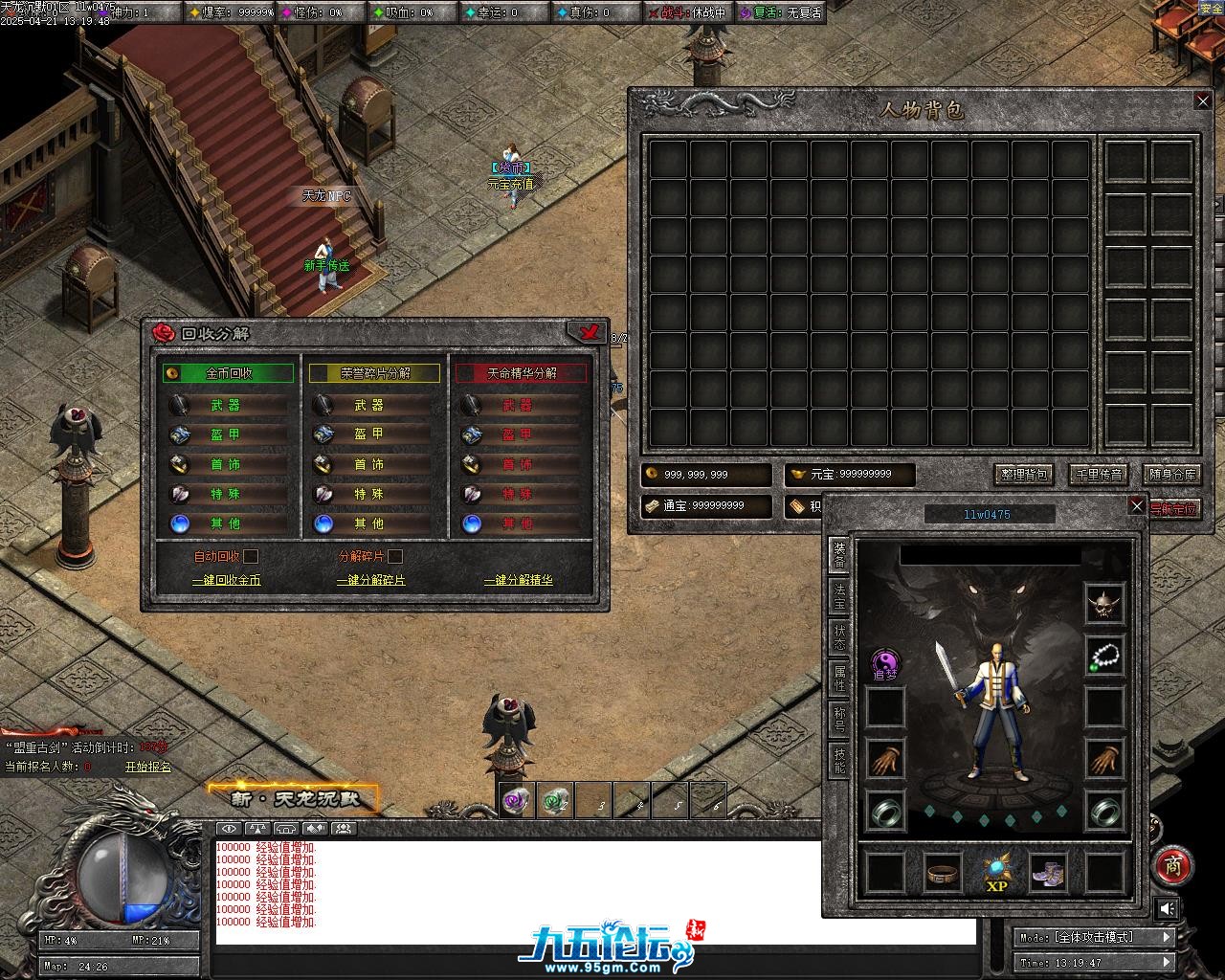Click 开始报名 to sign up
The width and height of the screenshot is (1225, 980).
148,767
